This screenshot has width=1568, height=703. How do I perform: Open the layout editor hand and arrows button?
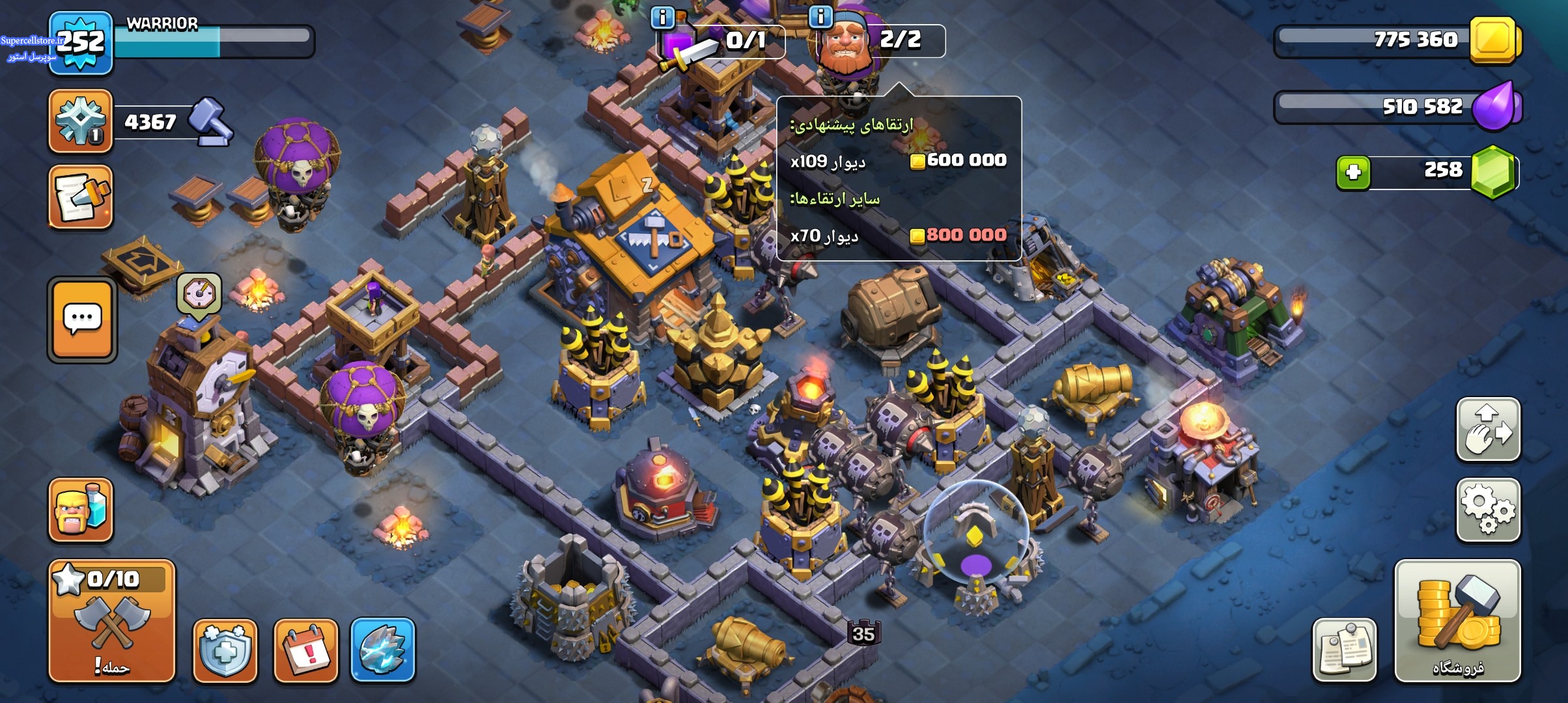(x=1488, y=430)
